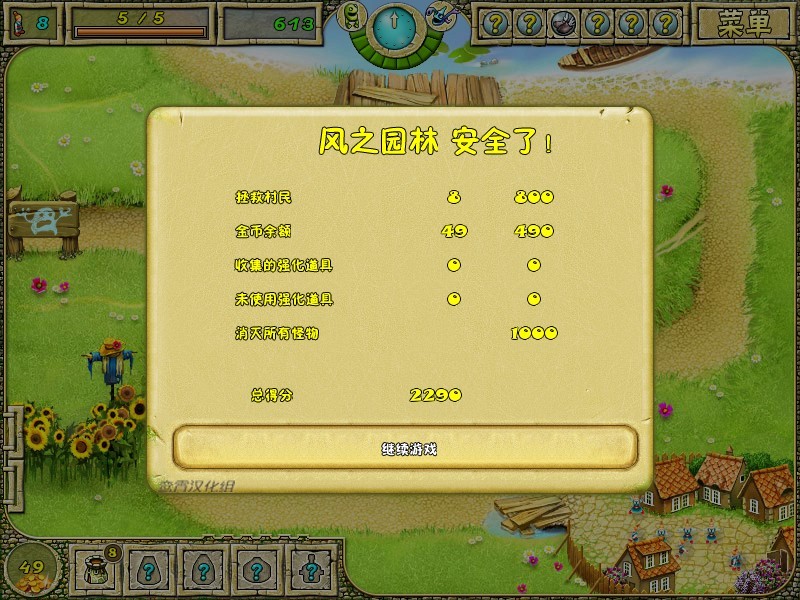The height and width of the screenshot is (600, 800).
Task: Click the round clock wave timer
Action: coord(394,24)
